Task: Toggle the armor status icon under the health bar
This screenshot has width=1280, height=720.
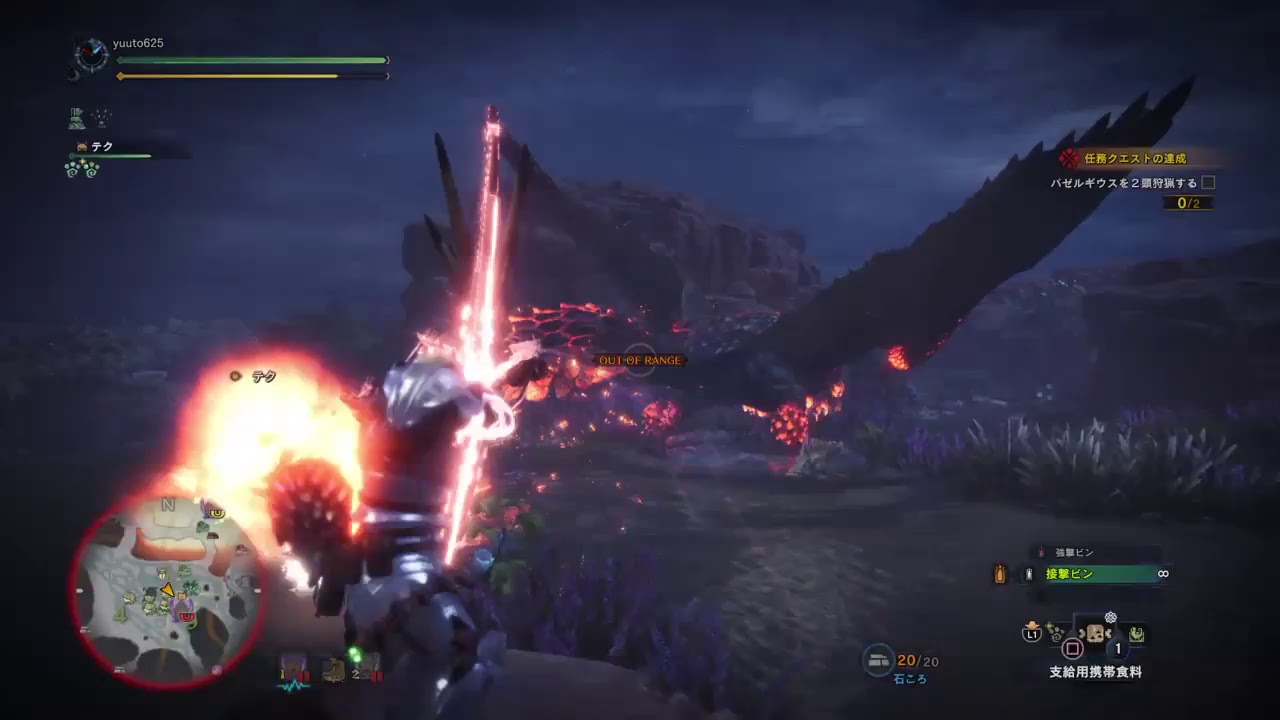Action: tap(75, 117)
